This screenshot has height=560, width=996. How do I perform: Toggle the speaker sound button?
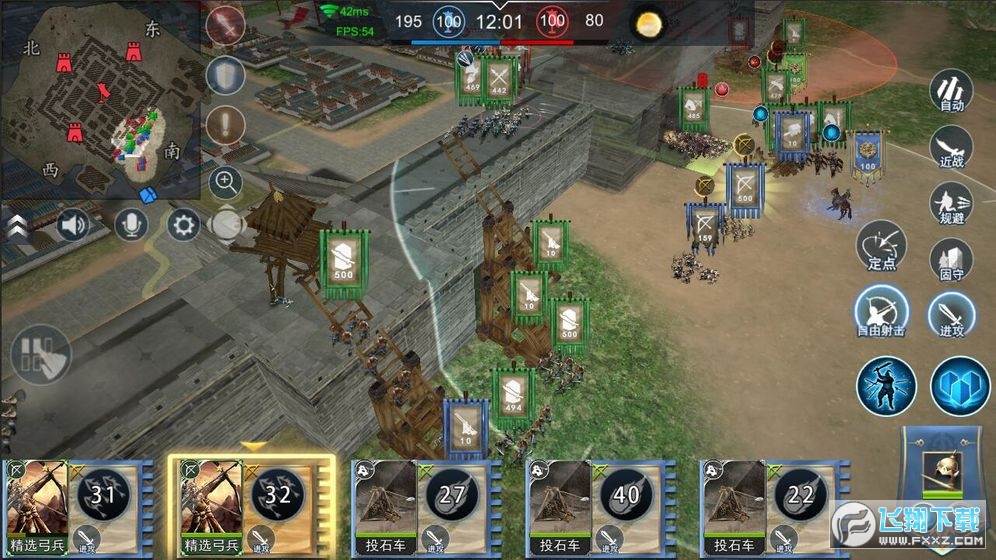pyautogui.click(x=73, y=224)
